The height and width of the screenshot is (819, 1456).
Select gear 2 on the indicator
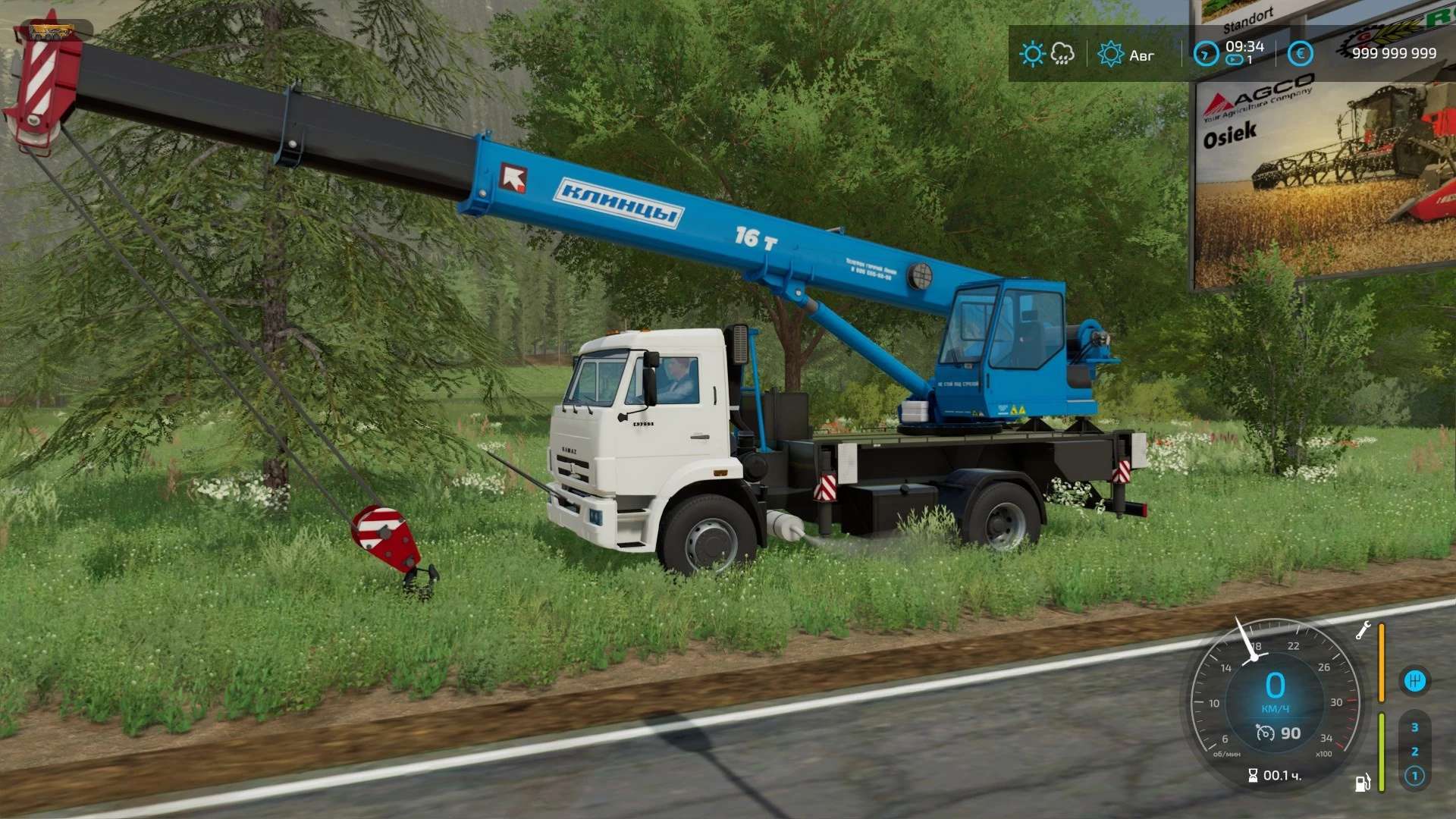(x=1414, y=752)
